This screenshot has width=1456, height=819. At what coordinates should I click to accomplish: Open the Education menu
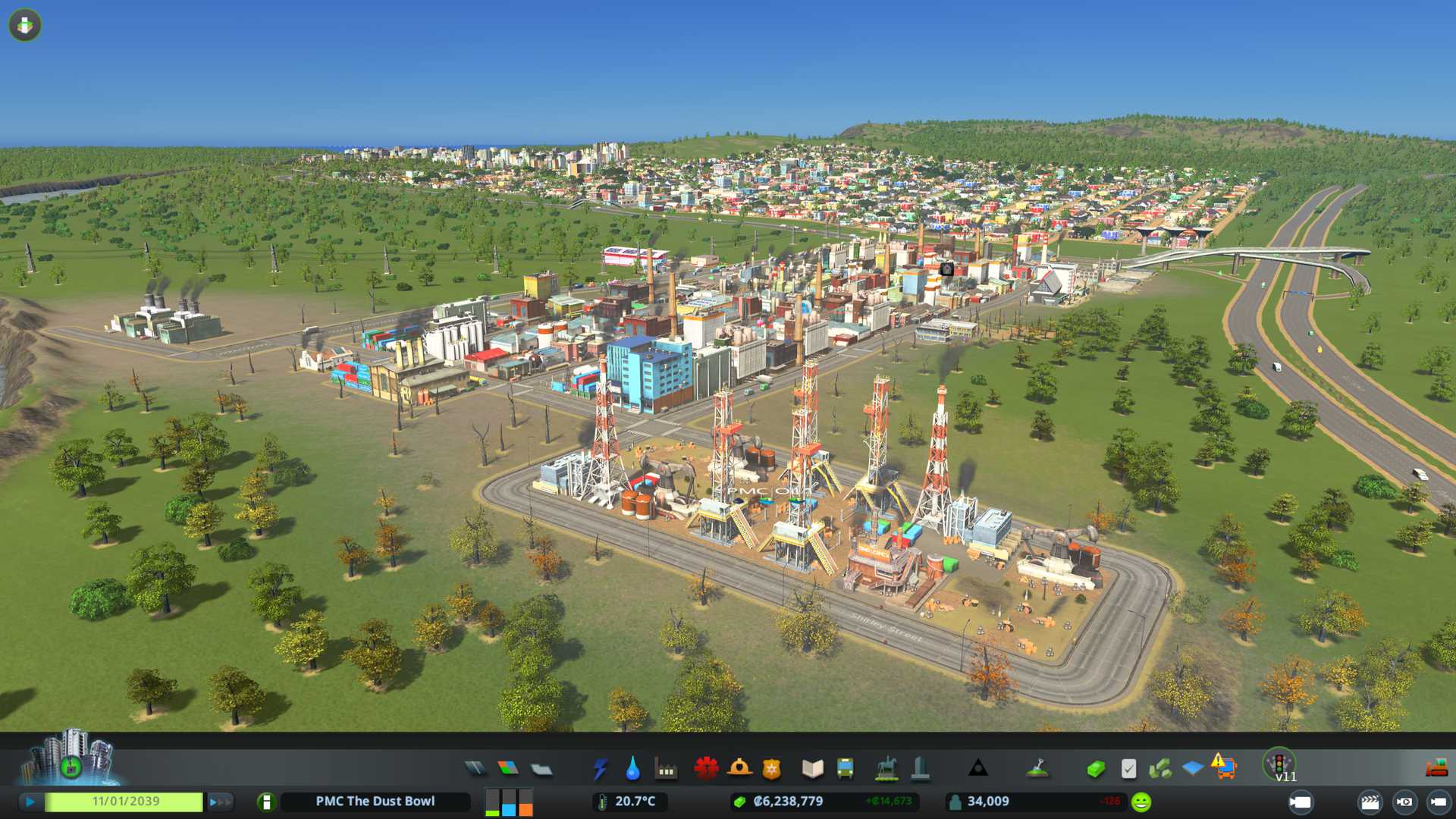(812, 769)
